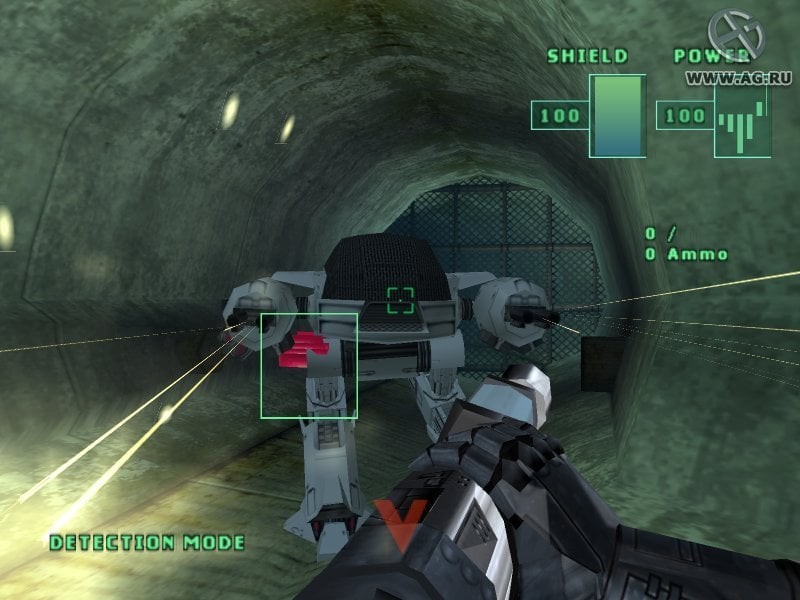Click the DETECTION MODE indicator label
The width and height of the screenshot is (800, 600).
(147, 543)
